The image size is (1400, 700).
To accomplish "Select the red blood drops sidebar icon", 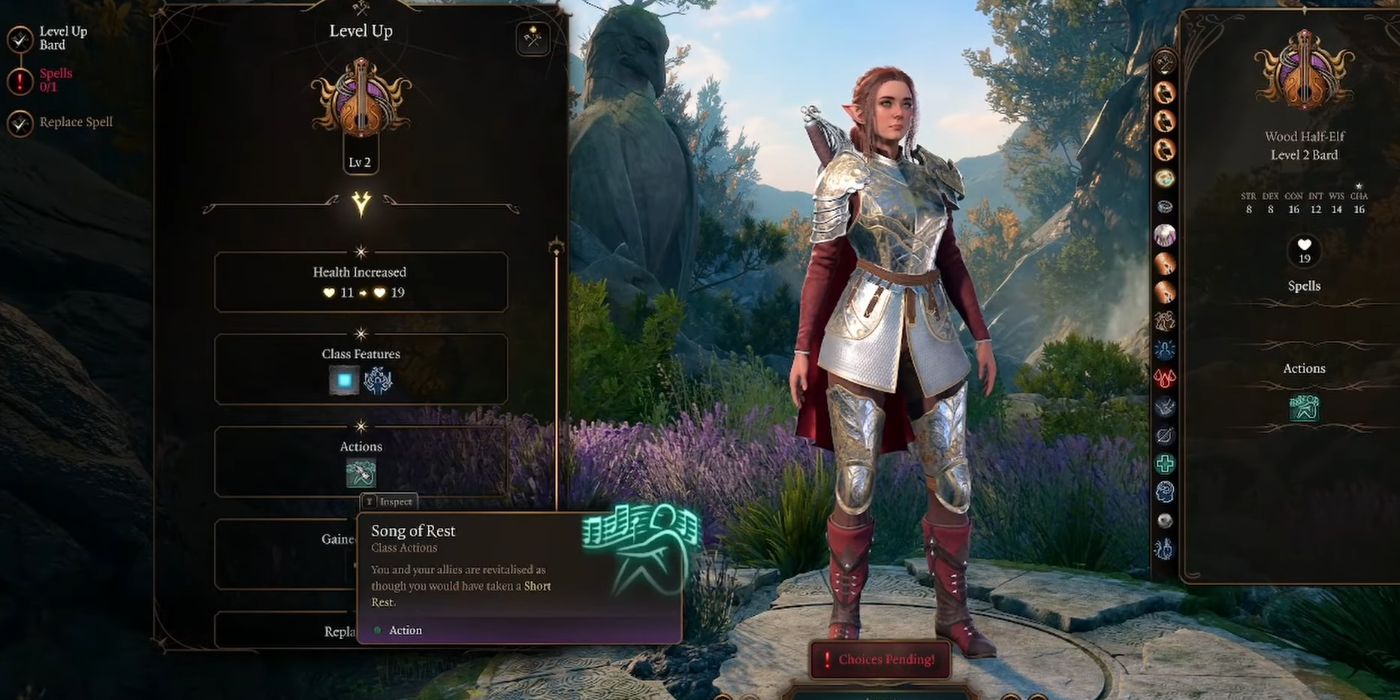I will (x=1165, y=378).
